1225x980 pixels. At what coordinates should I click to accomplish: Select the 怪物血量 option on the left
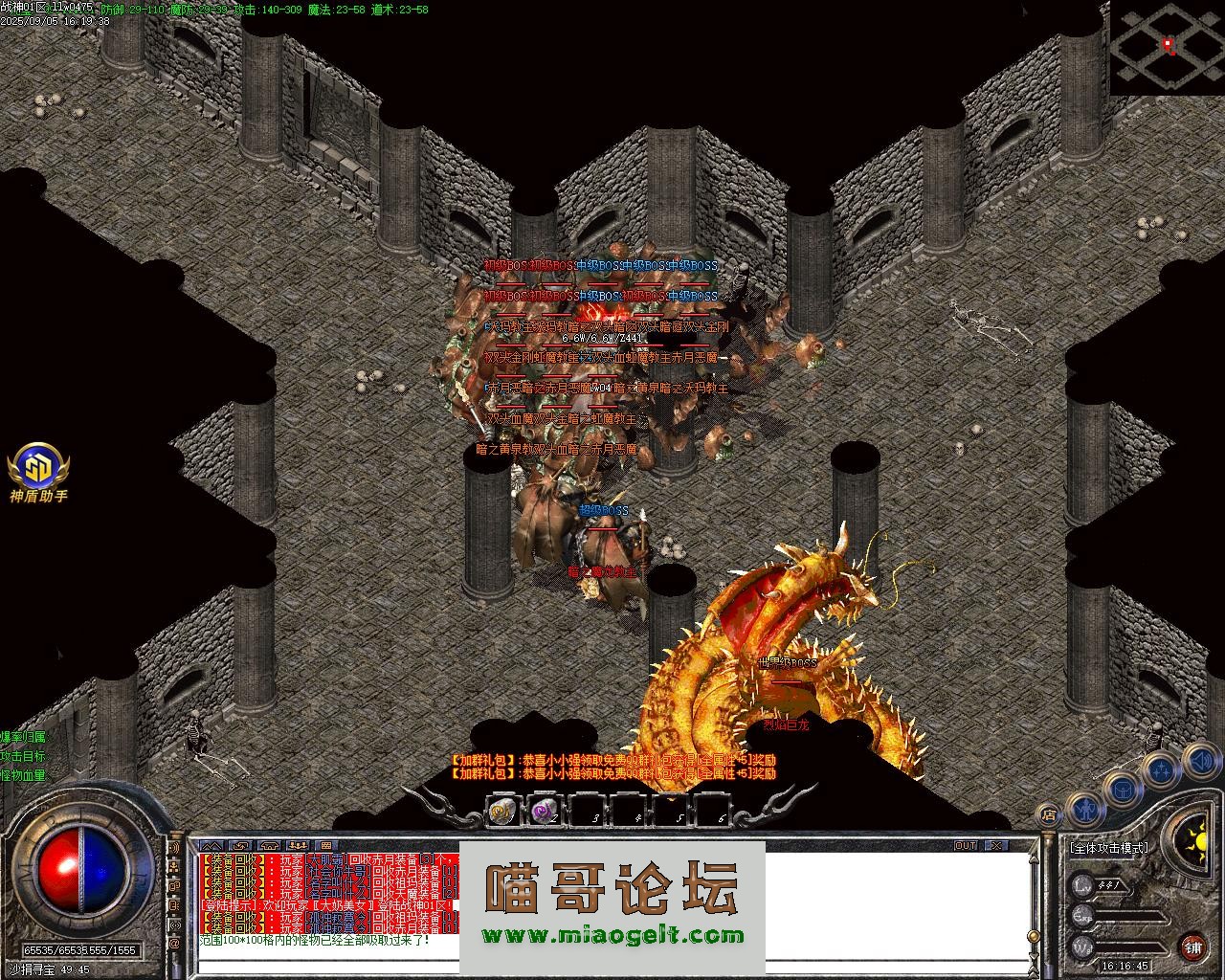pyautogui.click(x=23, y=775)
